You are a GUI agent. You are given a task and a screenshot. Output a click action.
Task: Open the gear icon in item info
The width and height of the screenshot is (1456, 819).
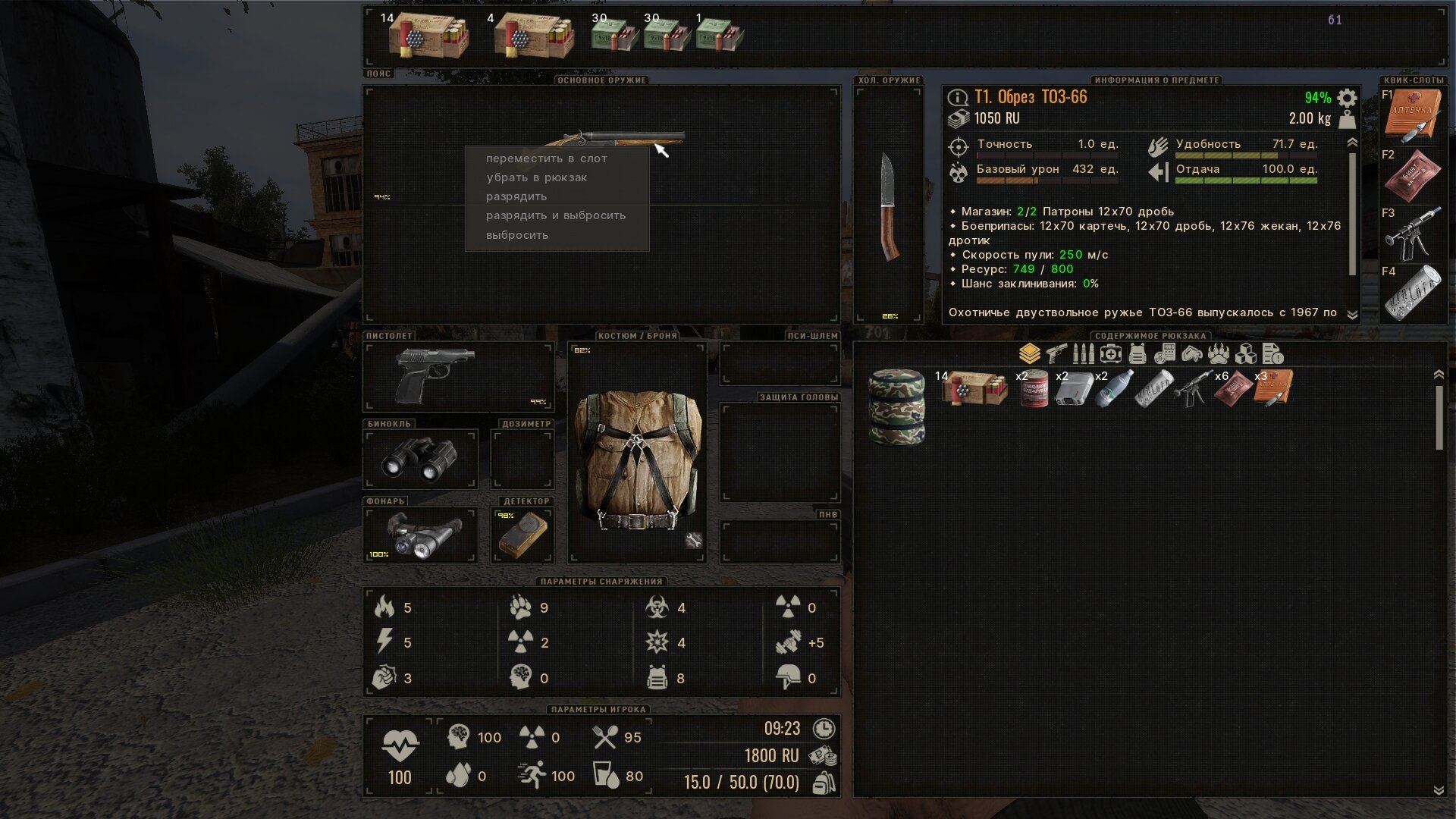point(1347,98)
